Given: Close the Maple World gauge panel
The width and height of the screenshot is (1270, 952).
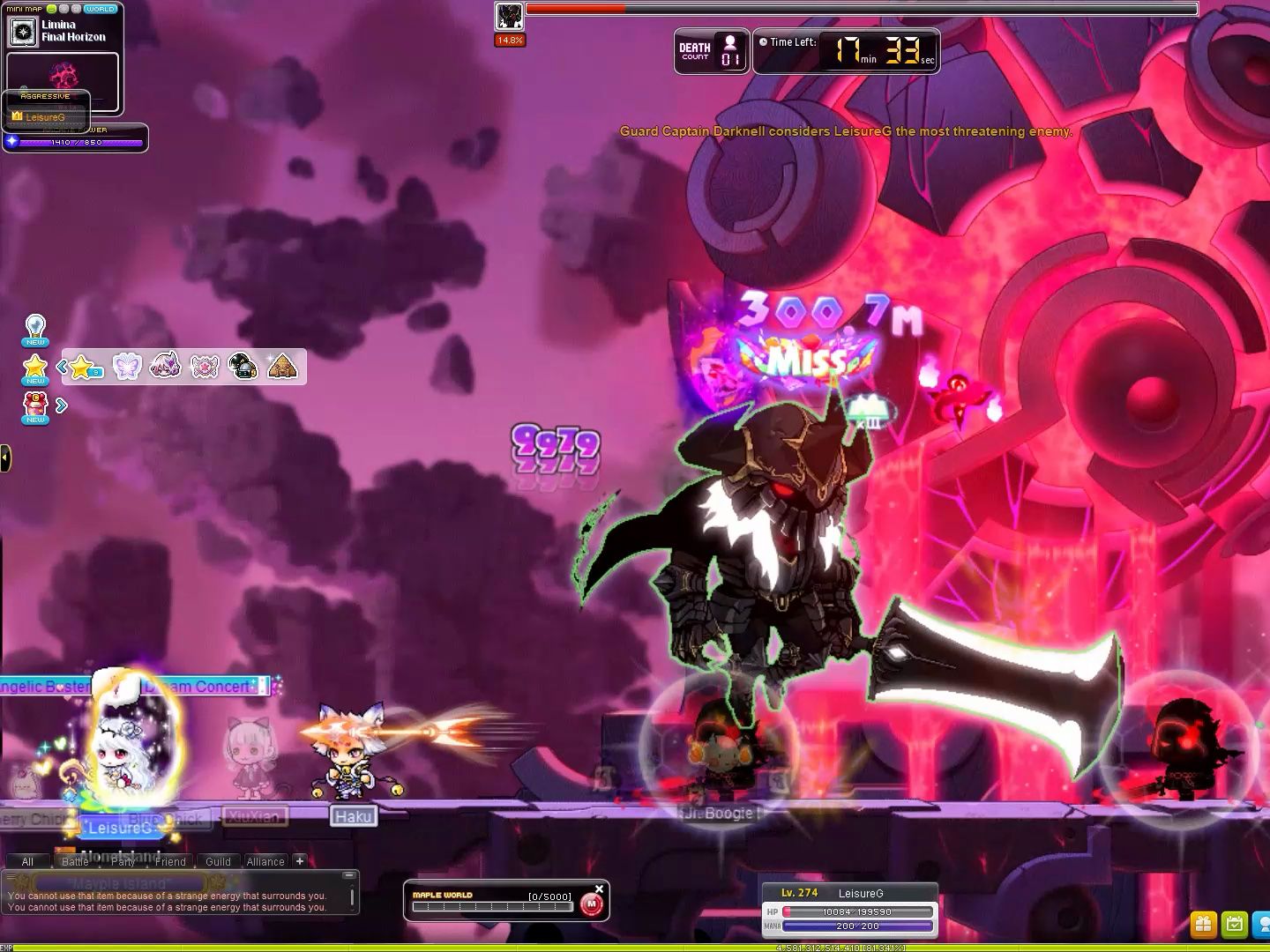Looking at the screenshot, I should click(600, 889).
